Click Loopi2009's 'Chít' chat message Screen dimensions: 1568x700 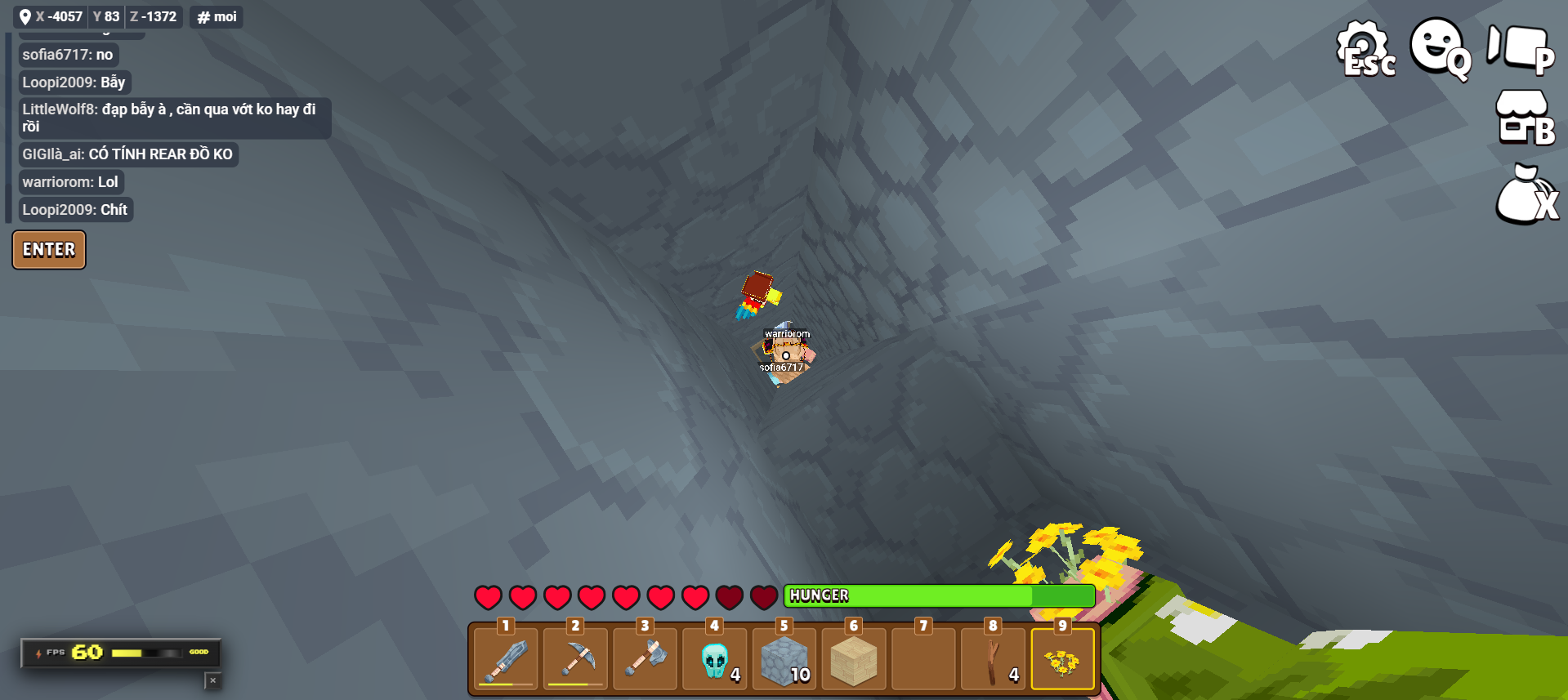75,210
